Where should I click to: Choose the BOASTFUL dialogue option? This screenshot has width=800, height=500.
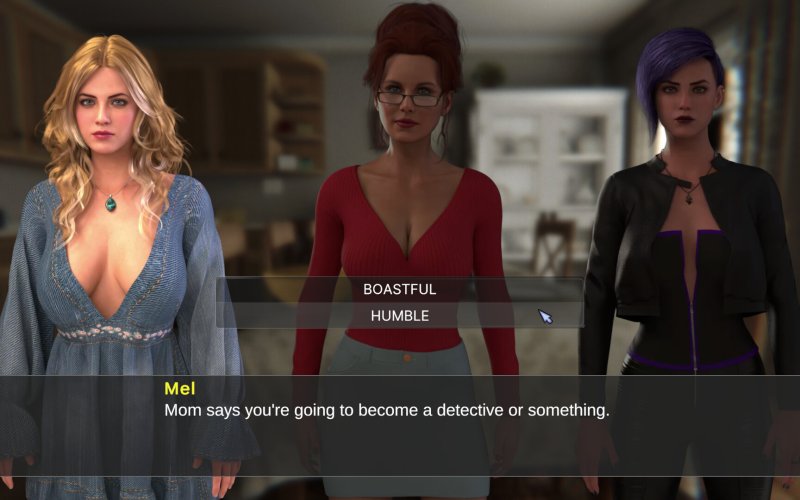coord(399,289)
